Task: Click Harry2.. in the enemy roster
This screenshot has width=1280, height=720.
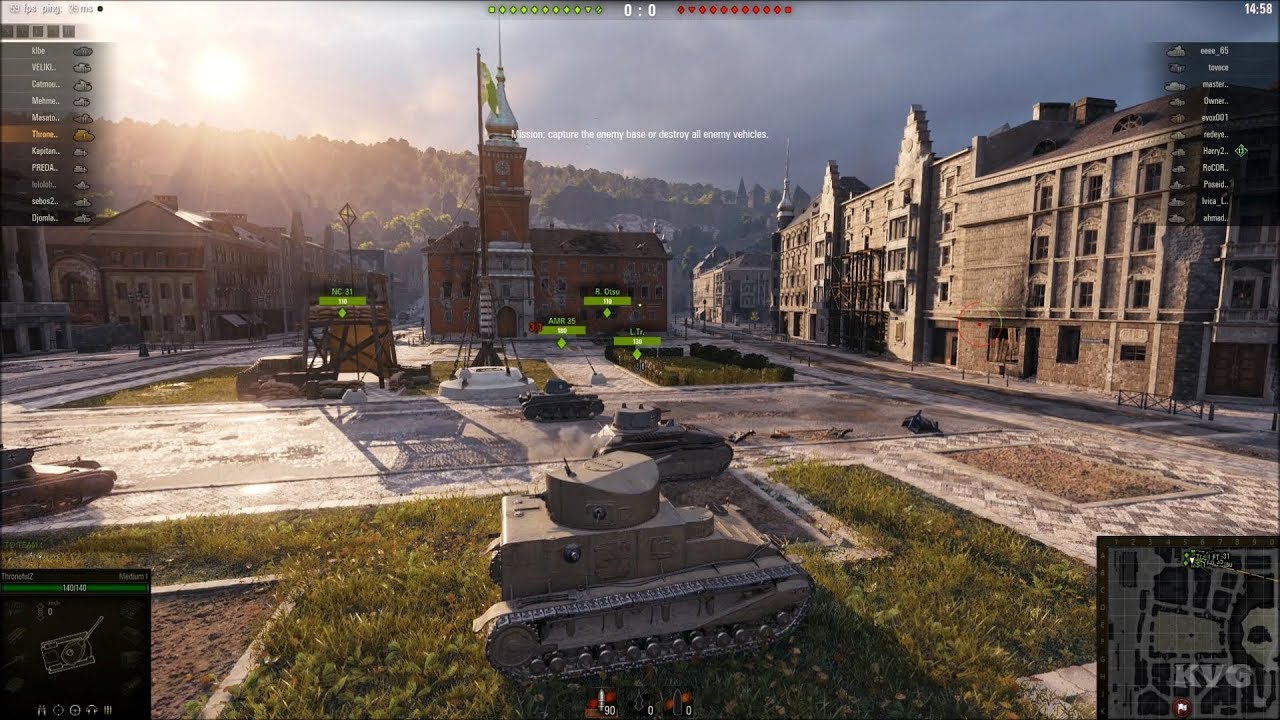Action: tap(1214, 151)
